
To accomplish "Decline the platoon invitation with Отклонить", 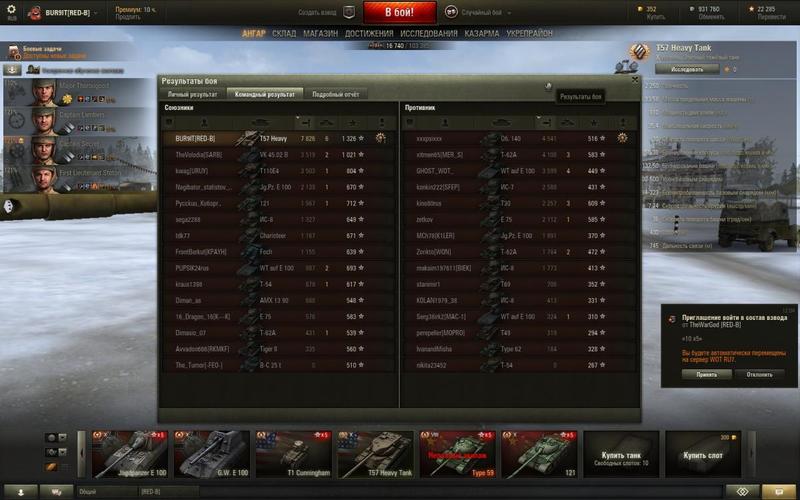I will pyautogui.click(x=759, y=374).
